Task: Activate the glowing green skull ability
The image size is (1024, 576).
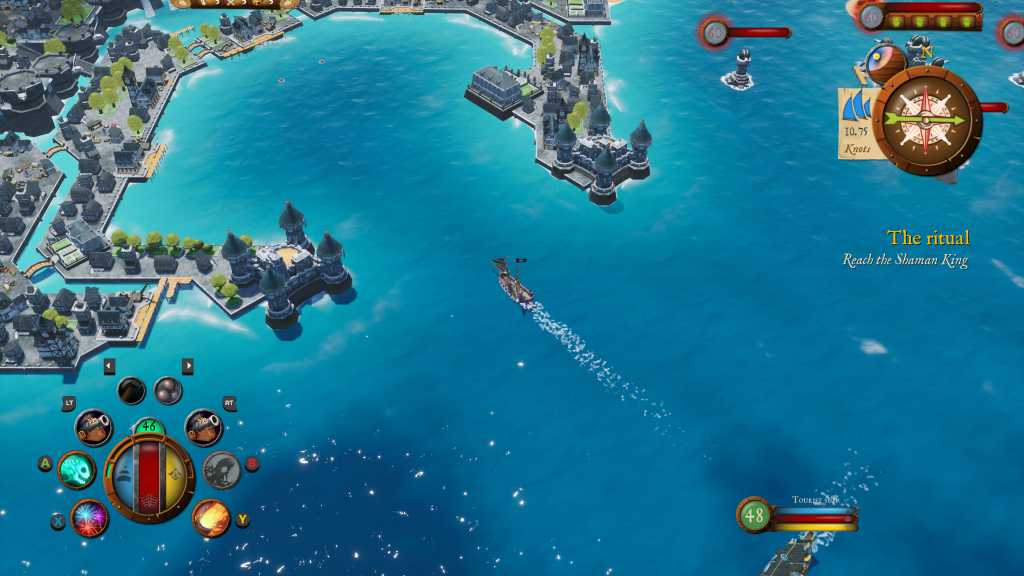Action: (x=77, y=469)
